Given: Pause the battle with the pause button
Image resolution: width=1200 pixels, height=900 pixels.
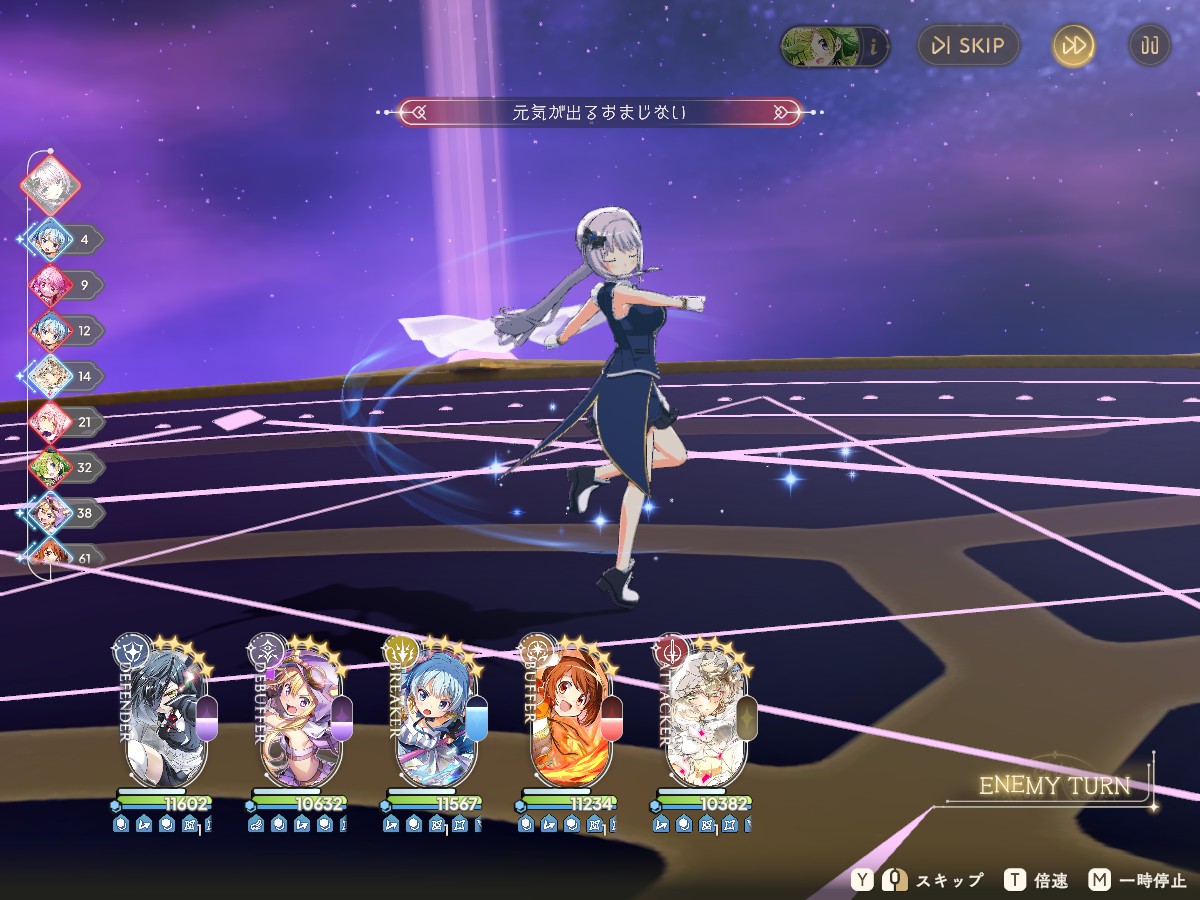Looking at the screenshot, I should click(1150, 46).
